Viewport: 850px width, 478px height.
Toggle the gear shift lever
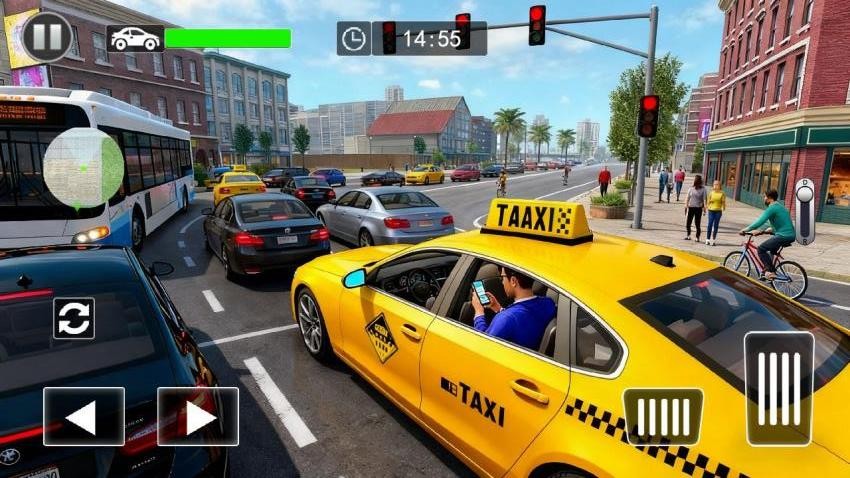804,211
